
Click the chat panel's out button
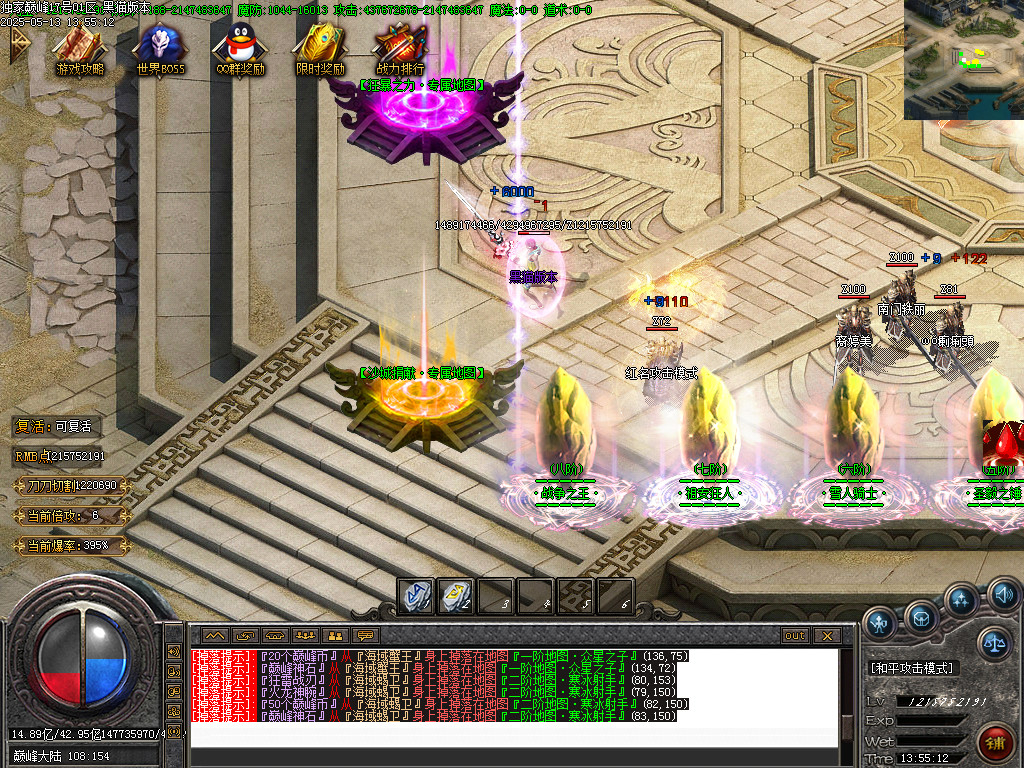[795, 635]
